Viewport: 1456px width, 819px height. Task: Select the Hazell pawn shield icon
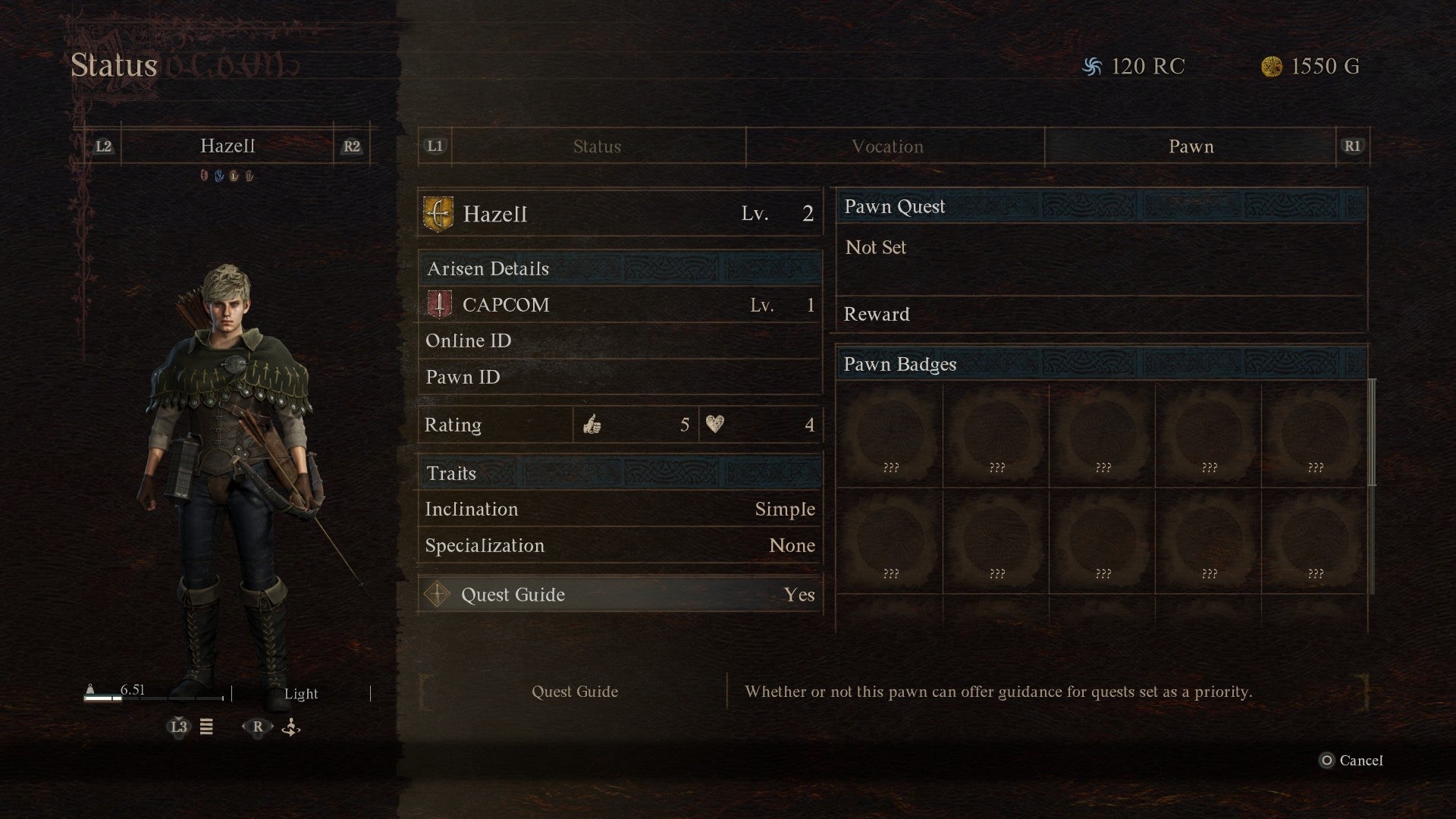click(x=441, y=213)
